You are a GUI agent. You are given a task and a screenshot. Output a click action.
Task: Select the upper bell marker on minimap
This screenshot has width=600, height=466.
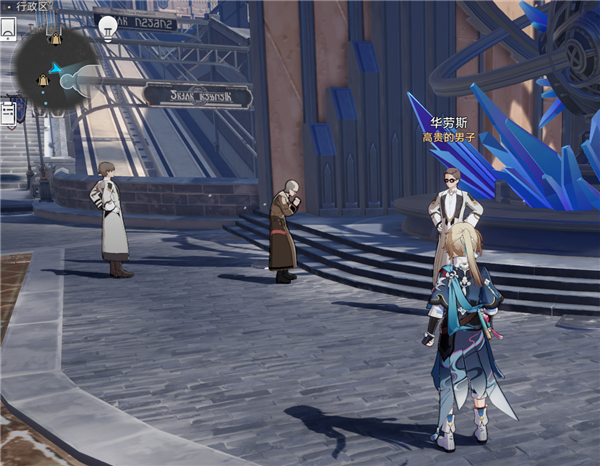point(56,38)
